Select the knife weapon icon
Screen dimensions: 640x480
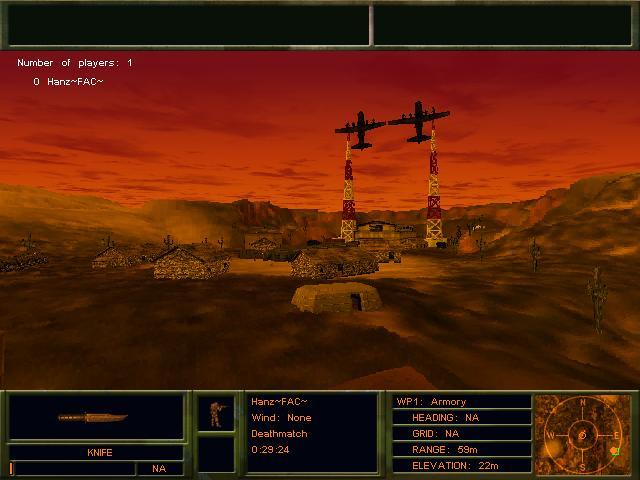tap(92, 417)
